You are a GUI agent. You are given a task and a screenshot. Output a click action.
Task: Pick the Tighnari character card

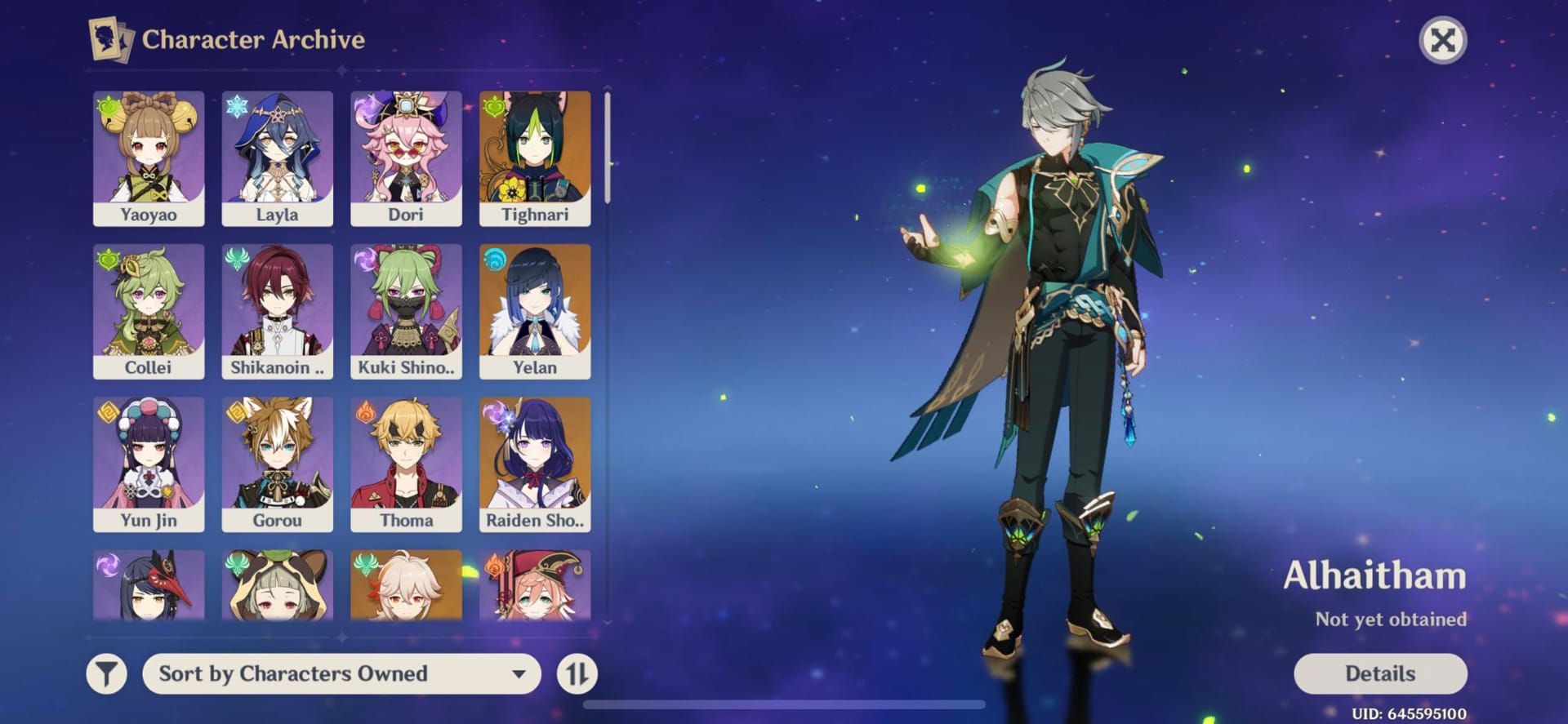535,158
